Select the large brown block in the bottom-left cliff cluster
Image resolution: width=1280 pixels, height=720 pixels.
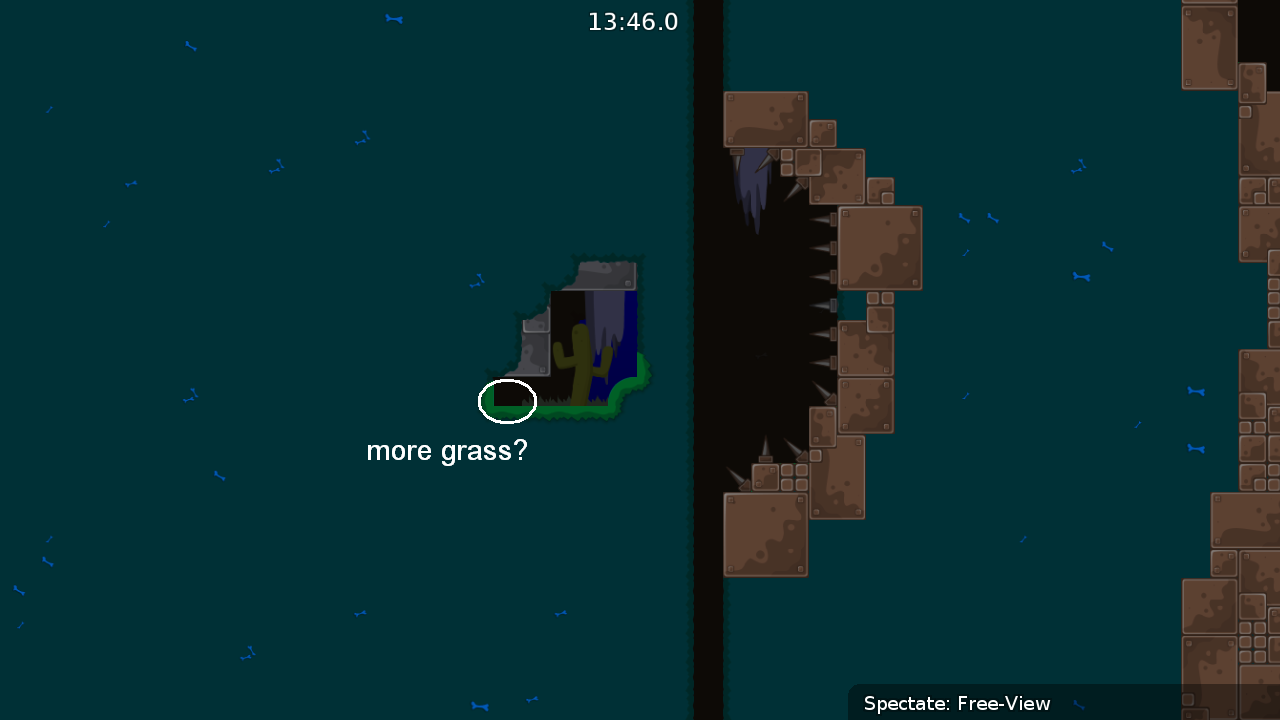tap(766, 535)
